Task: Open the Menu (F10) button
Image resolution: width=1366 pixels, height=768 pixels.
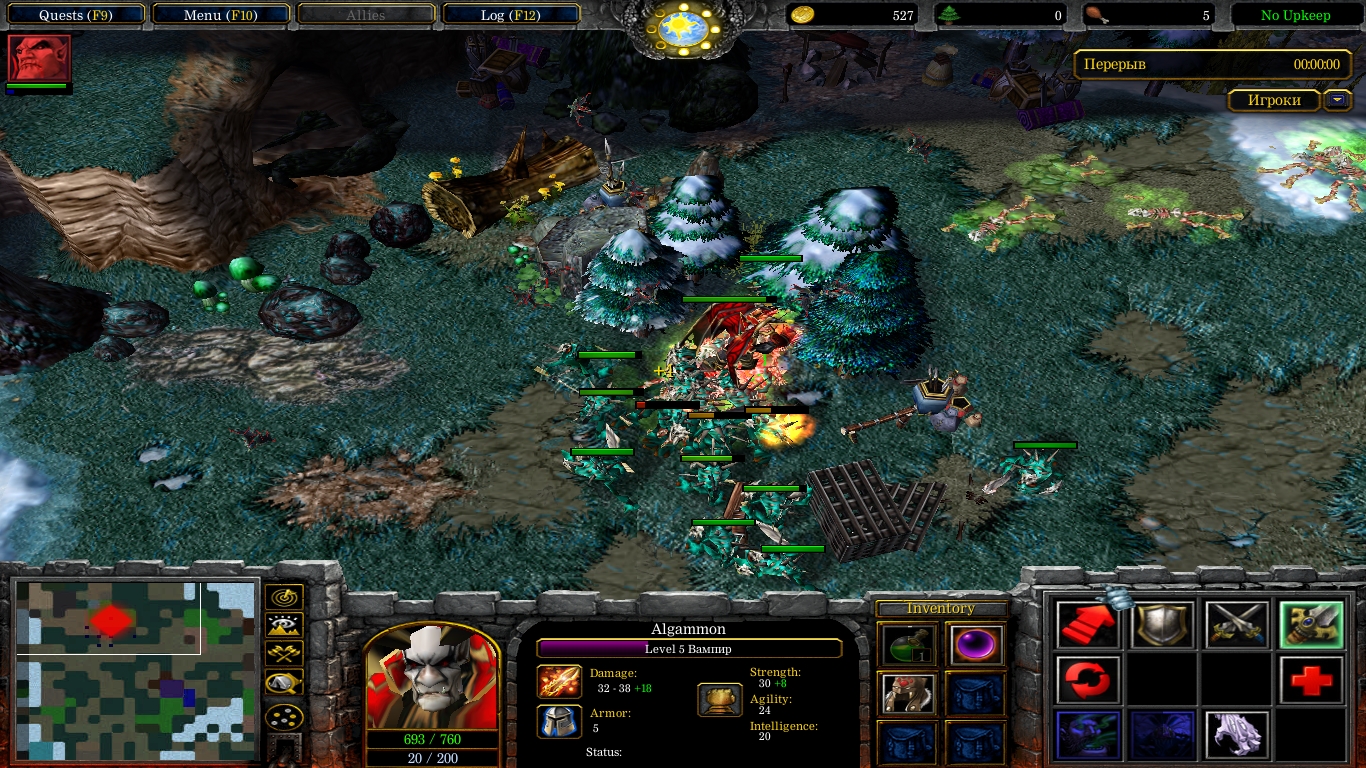Action: 222,15
